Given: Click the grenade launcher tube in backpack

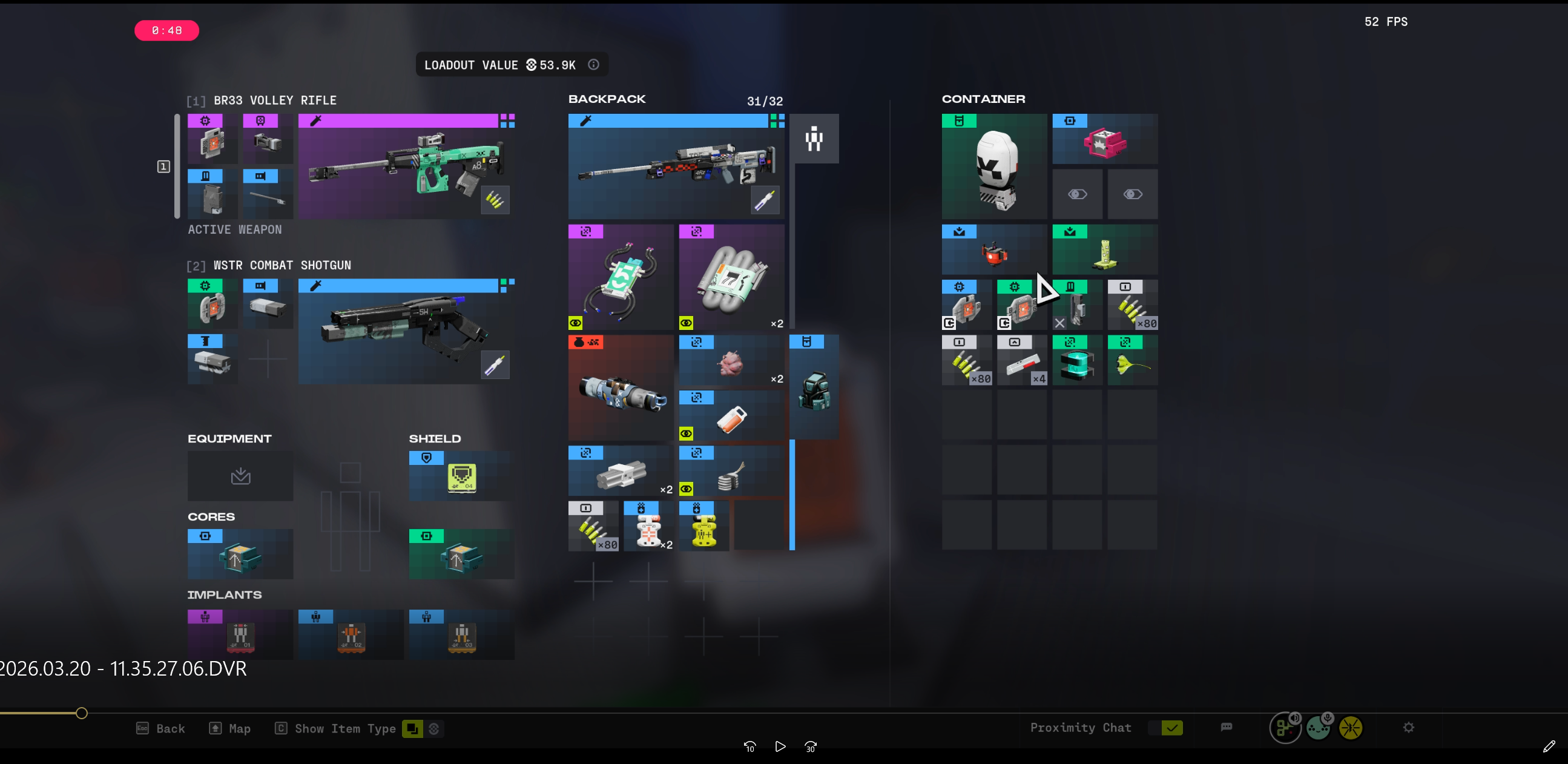Looking at the screenshot, I should coord(621,388).
